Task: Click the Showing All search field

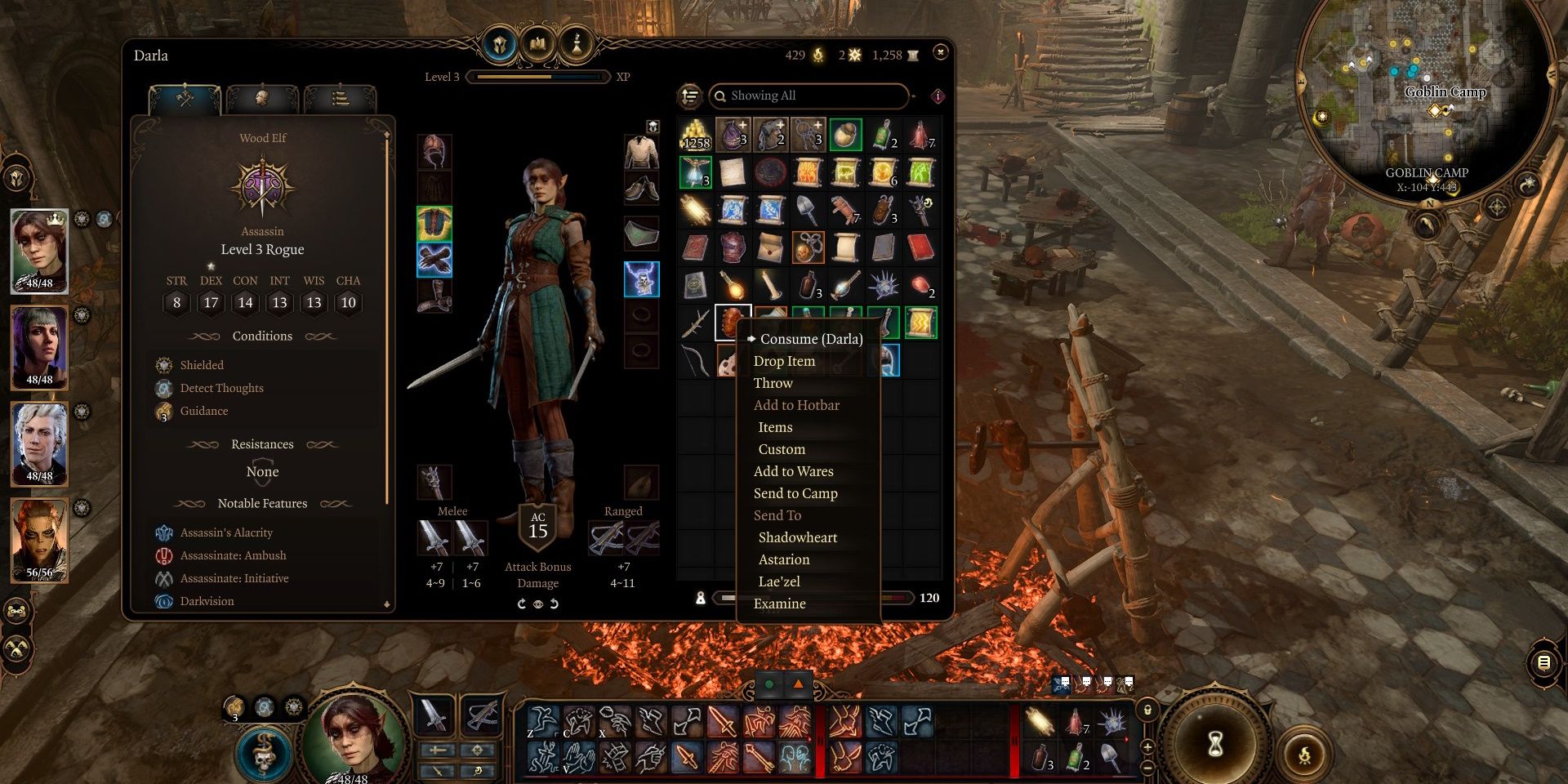Action: point(808,96)
